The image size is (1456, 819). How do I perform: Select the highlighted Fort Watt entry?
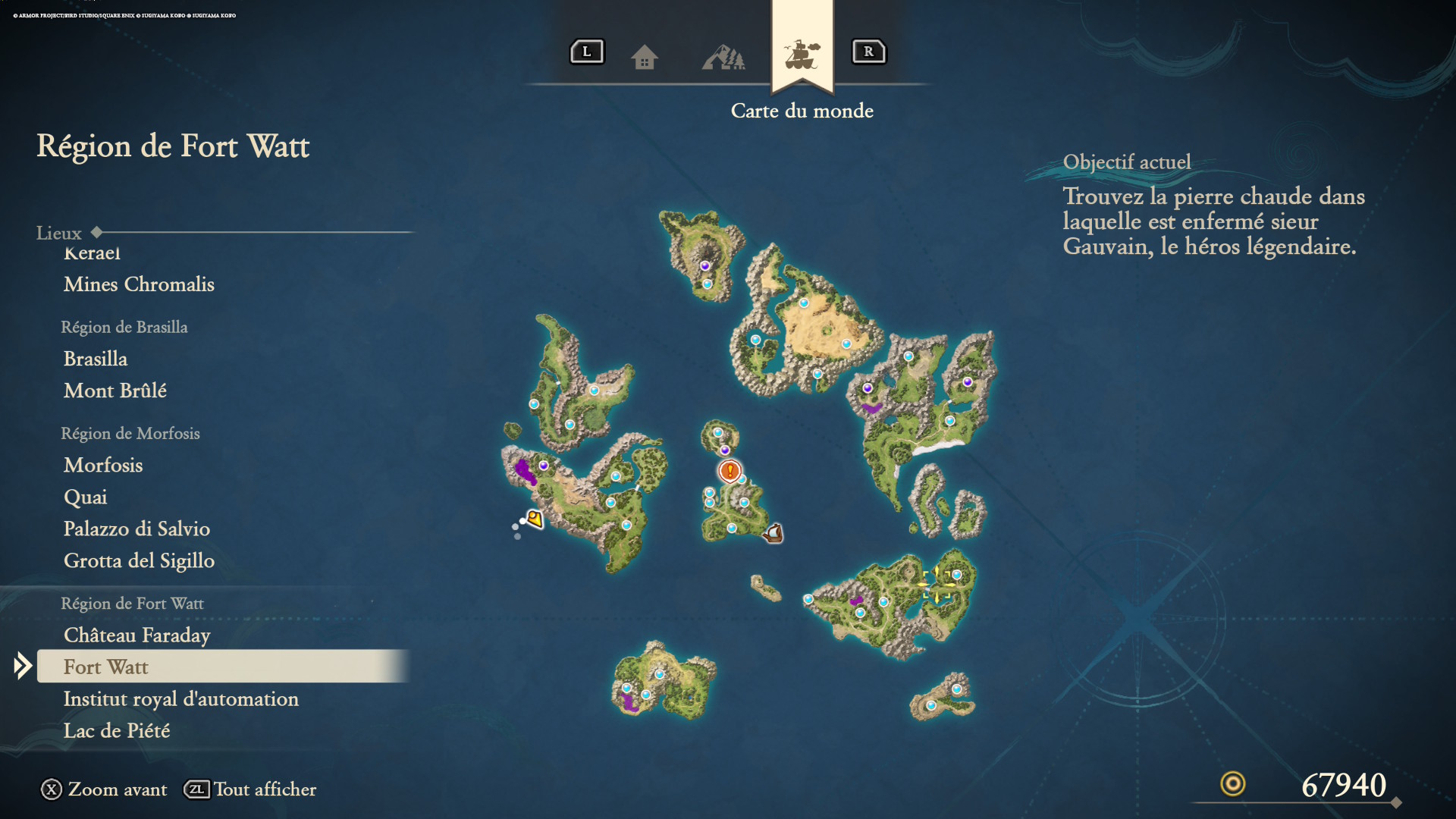click(x=106, y=667)
